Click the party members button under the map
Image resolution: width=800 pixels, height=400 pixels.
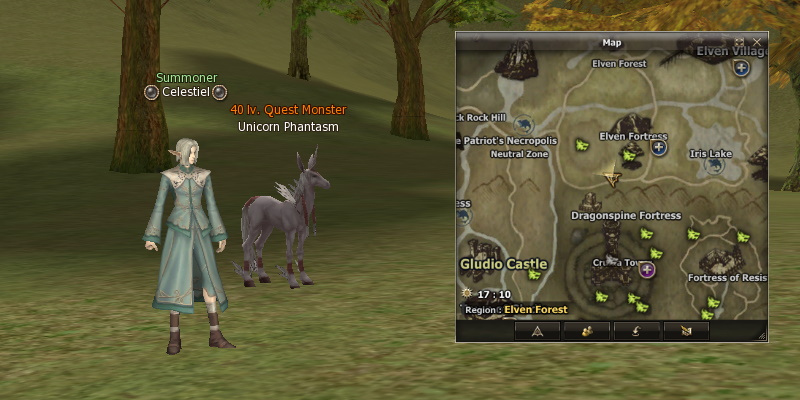587,331
